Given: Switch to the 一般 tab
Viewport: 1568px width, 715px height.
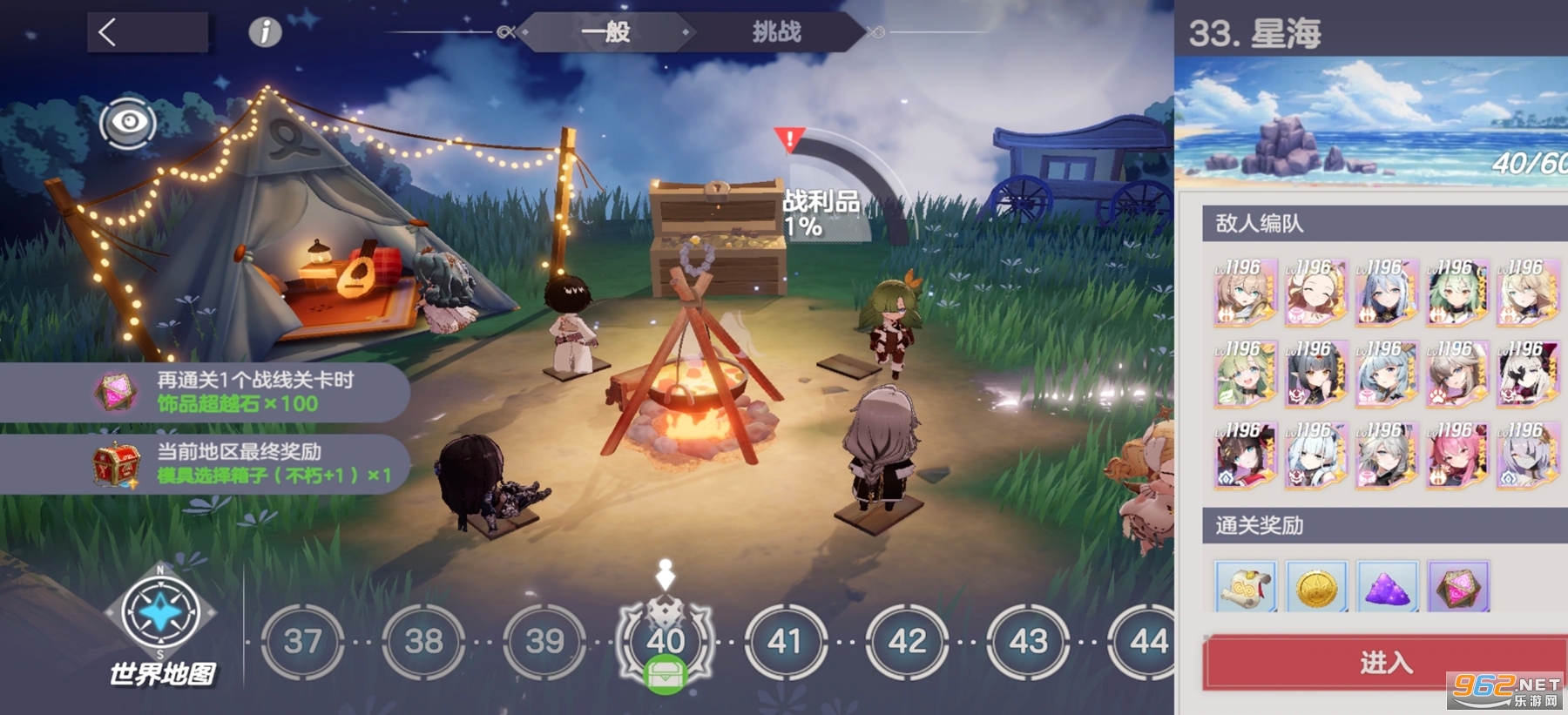Looking at the screenshot, I should click(606, 33).
